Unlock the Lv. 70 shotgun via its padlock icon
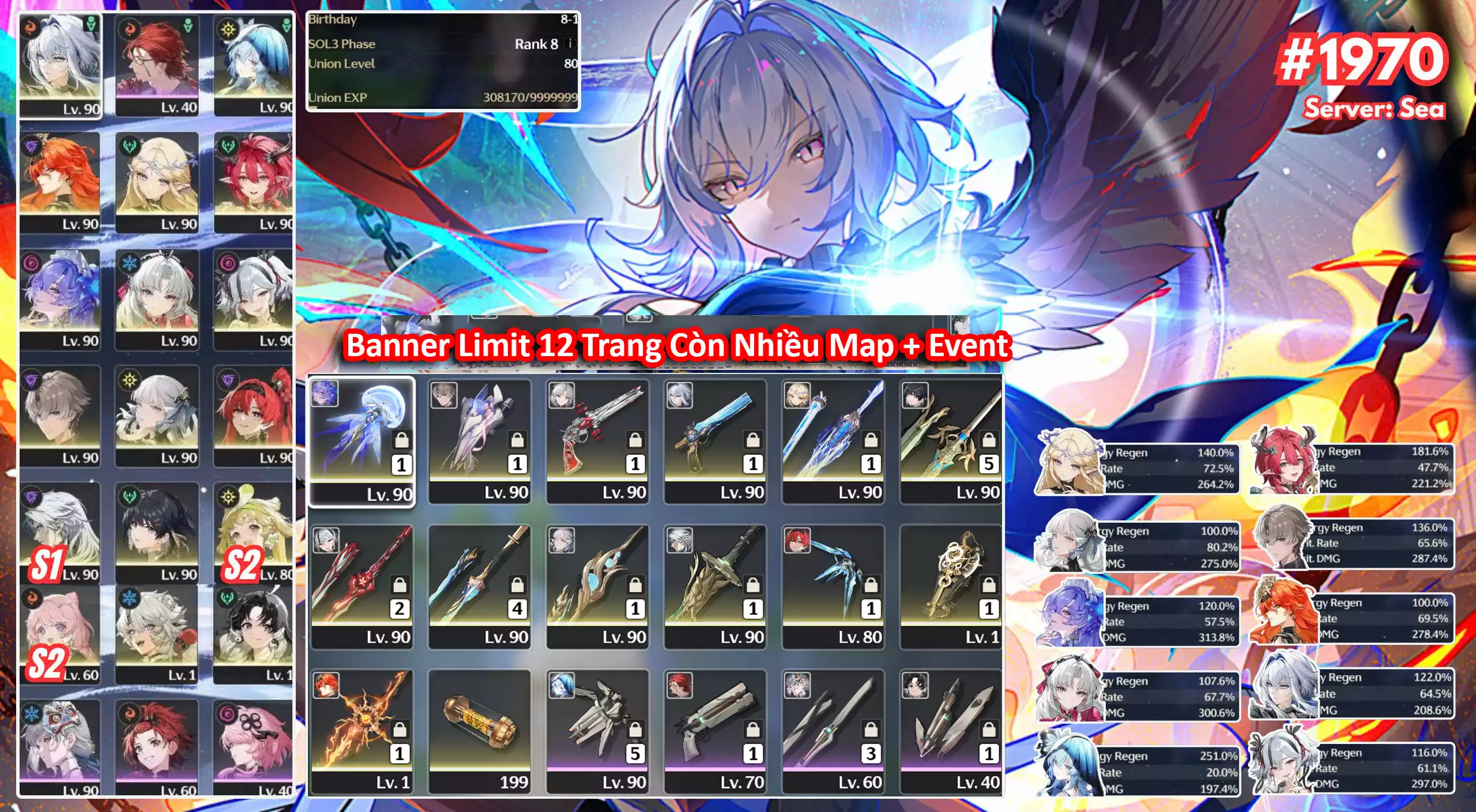 753,730
